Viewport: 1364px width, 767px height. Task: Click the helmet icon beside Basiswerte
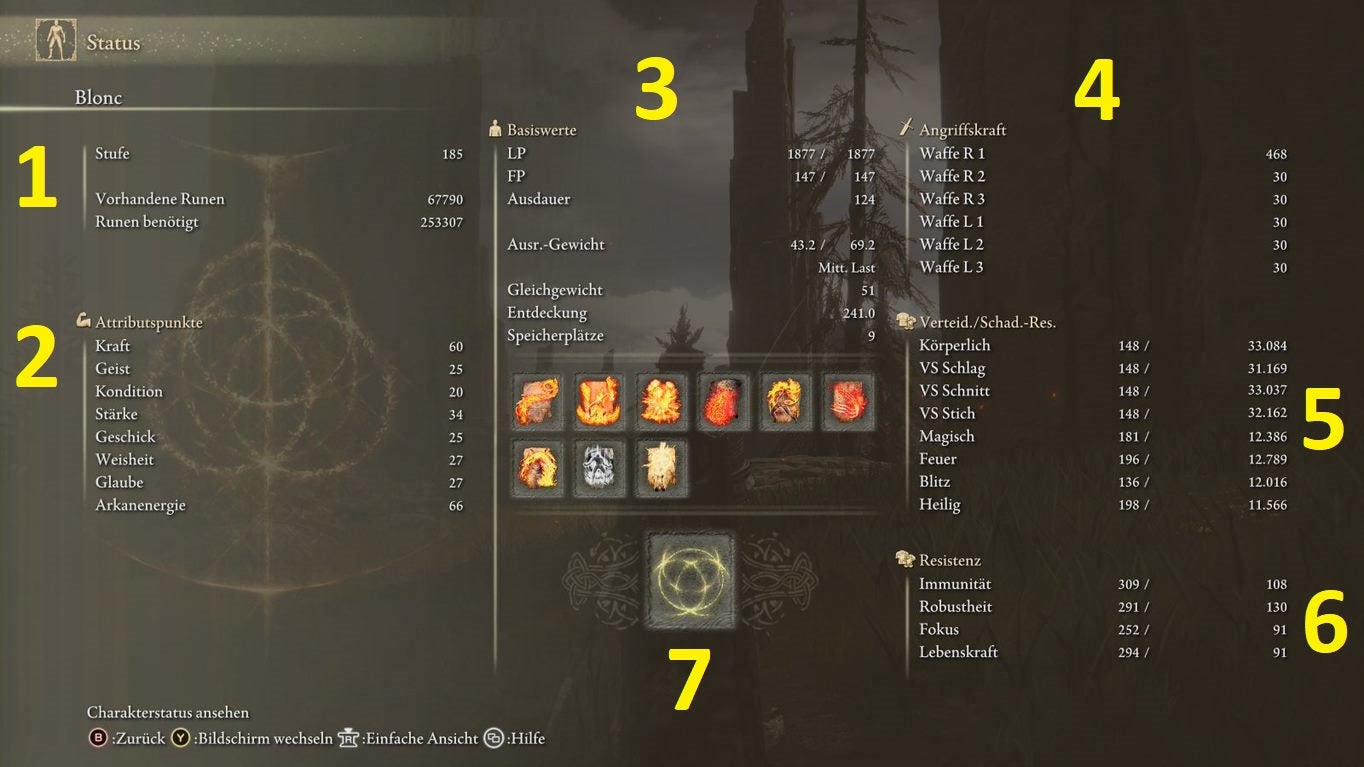coord(496,128)
